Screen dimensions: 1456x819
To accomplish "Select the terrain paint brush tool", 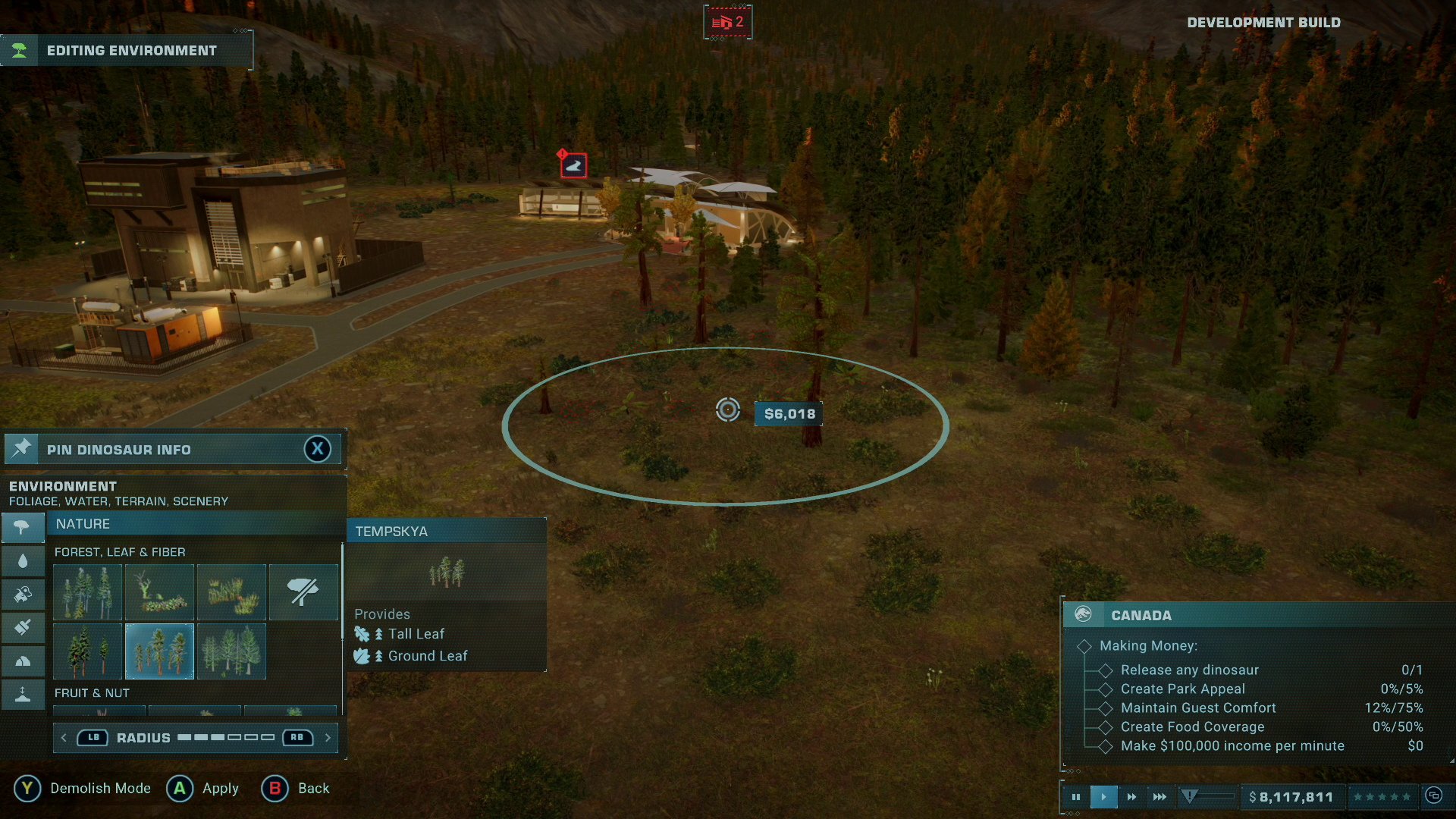I will pos(23,626).
